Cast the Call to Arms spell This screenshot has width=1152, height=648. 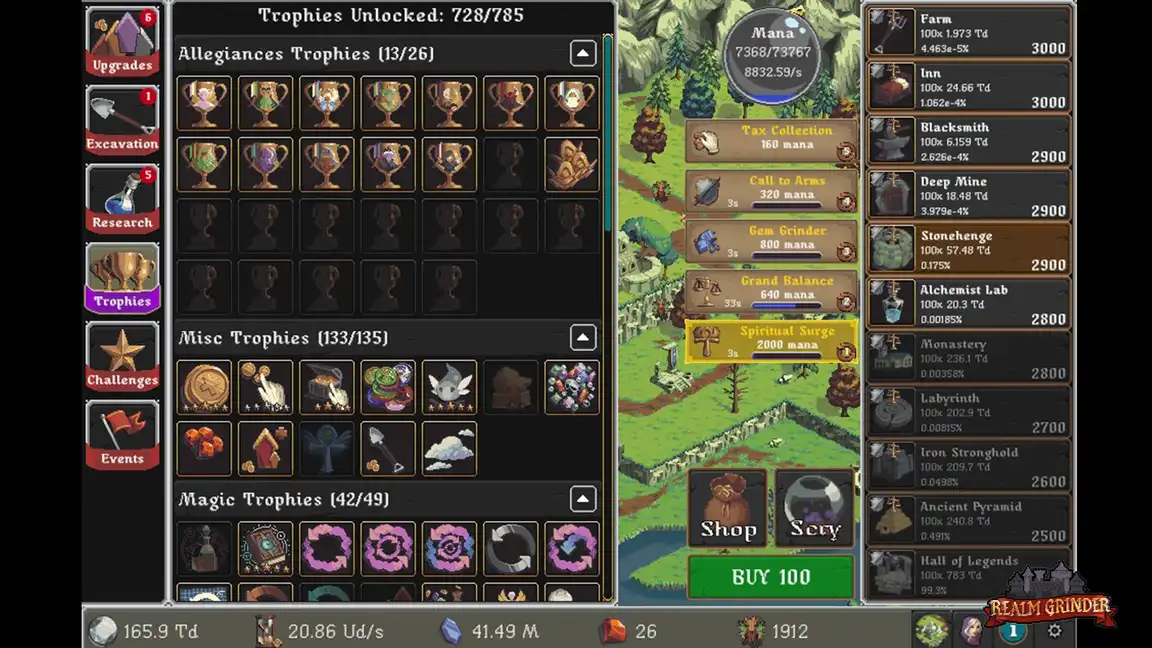coord(771,191)
